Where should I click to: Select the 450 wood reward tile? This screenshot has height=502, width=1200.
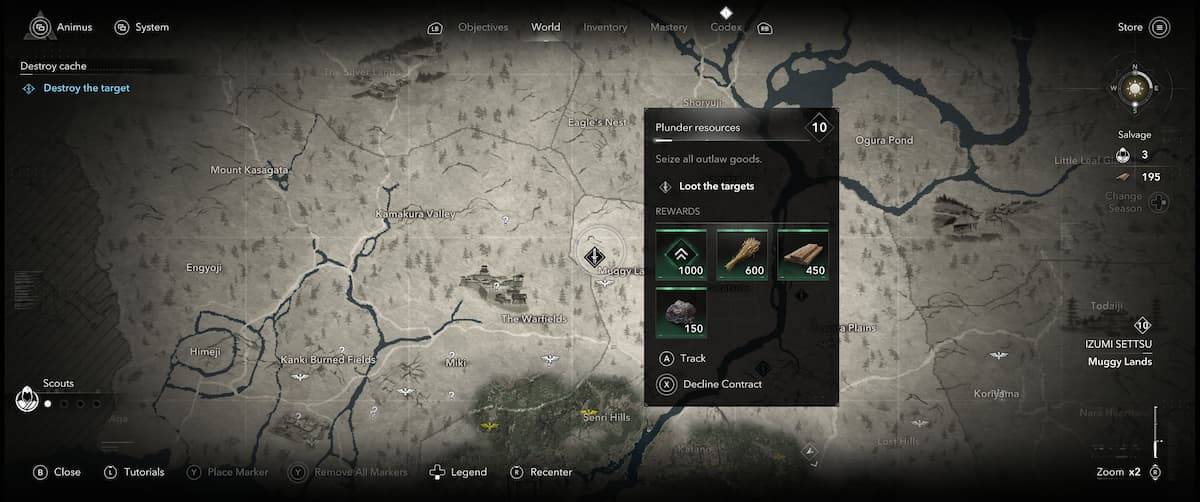pyautogui.click(x=803, y=254)
